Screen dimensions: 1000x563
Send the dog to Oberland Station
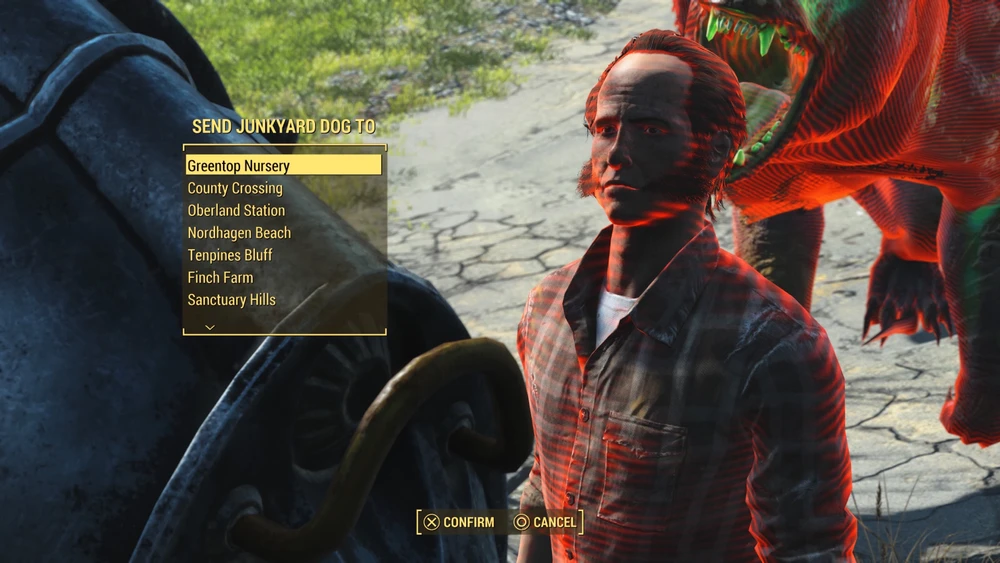236,210
